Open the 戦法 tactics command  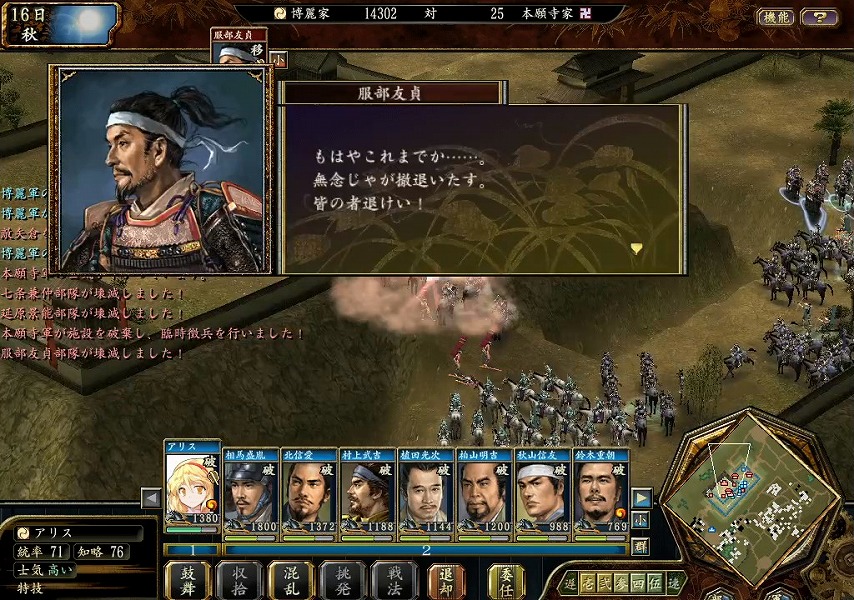coord(394,580)
